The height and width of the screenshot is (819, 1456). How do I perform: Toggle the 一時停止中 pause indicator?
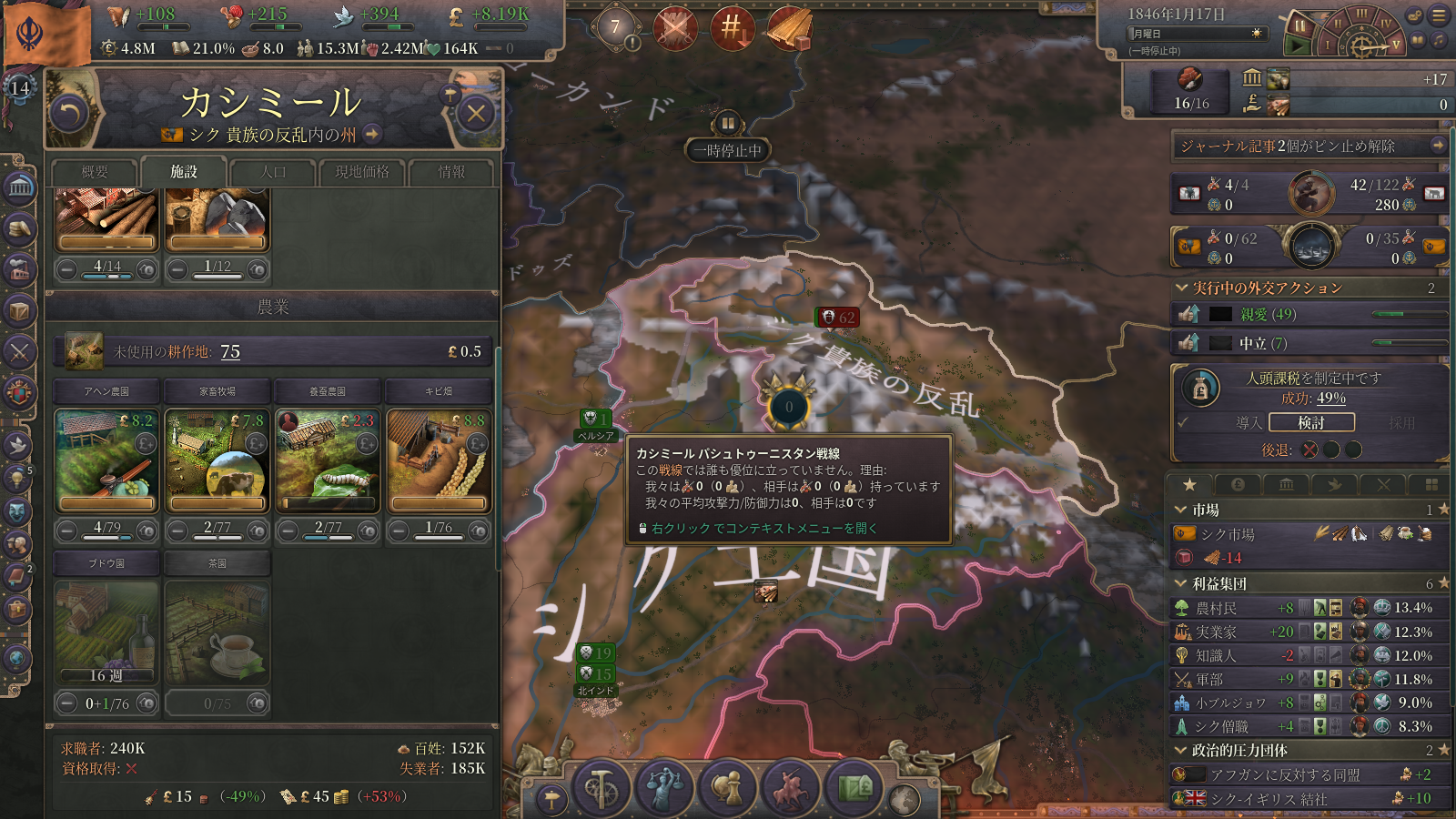coord(728,150)
